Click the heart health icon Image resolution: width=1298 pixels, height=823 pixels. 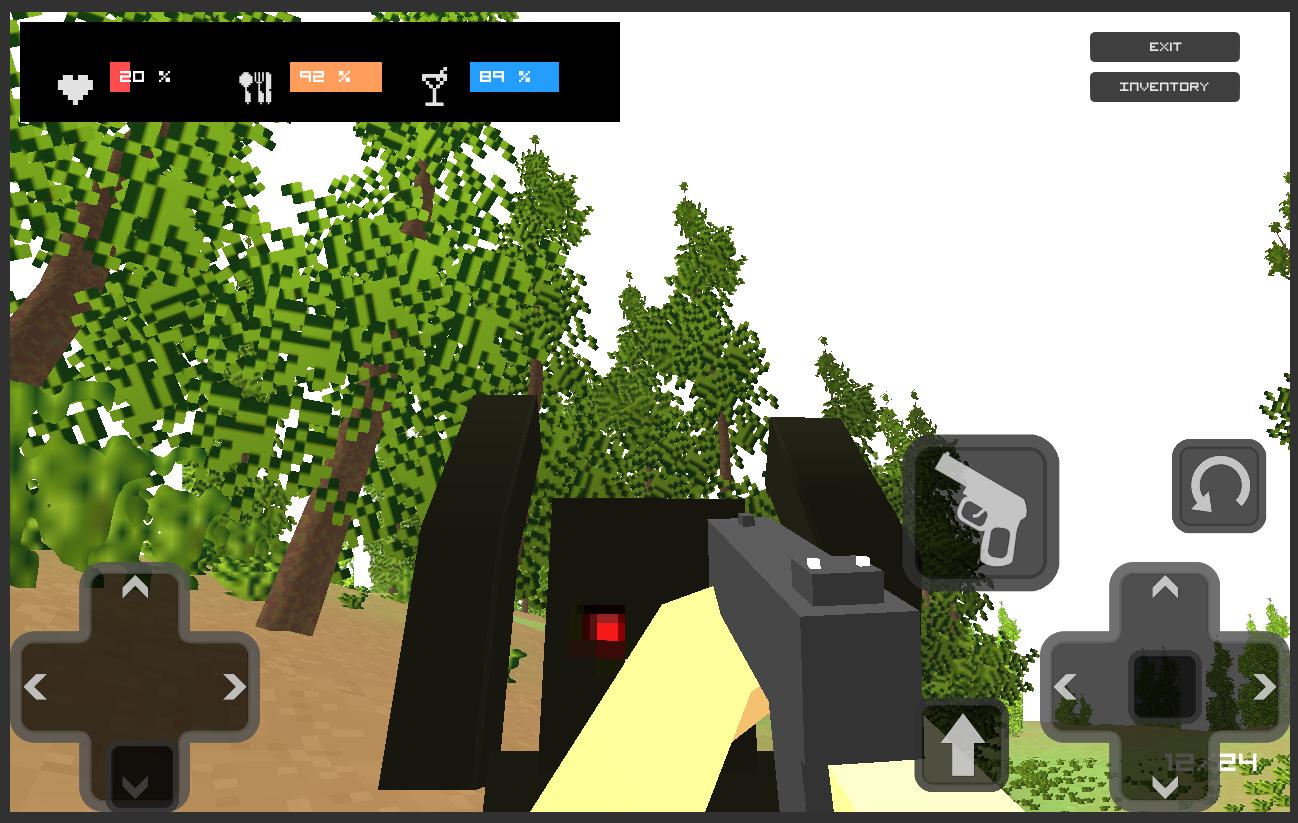[x=75, y=85]
